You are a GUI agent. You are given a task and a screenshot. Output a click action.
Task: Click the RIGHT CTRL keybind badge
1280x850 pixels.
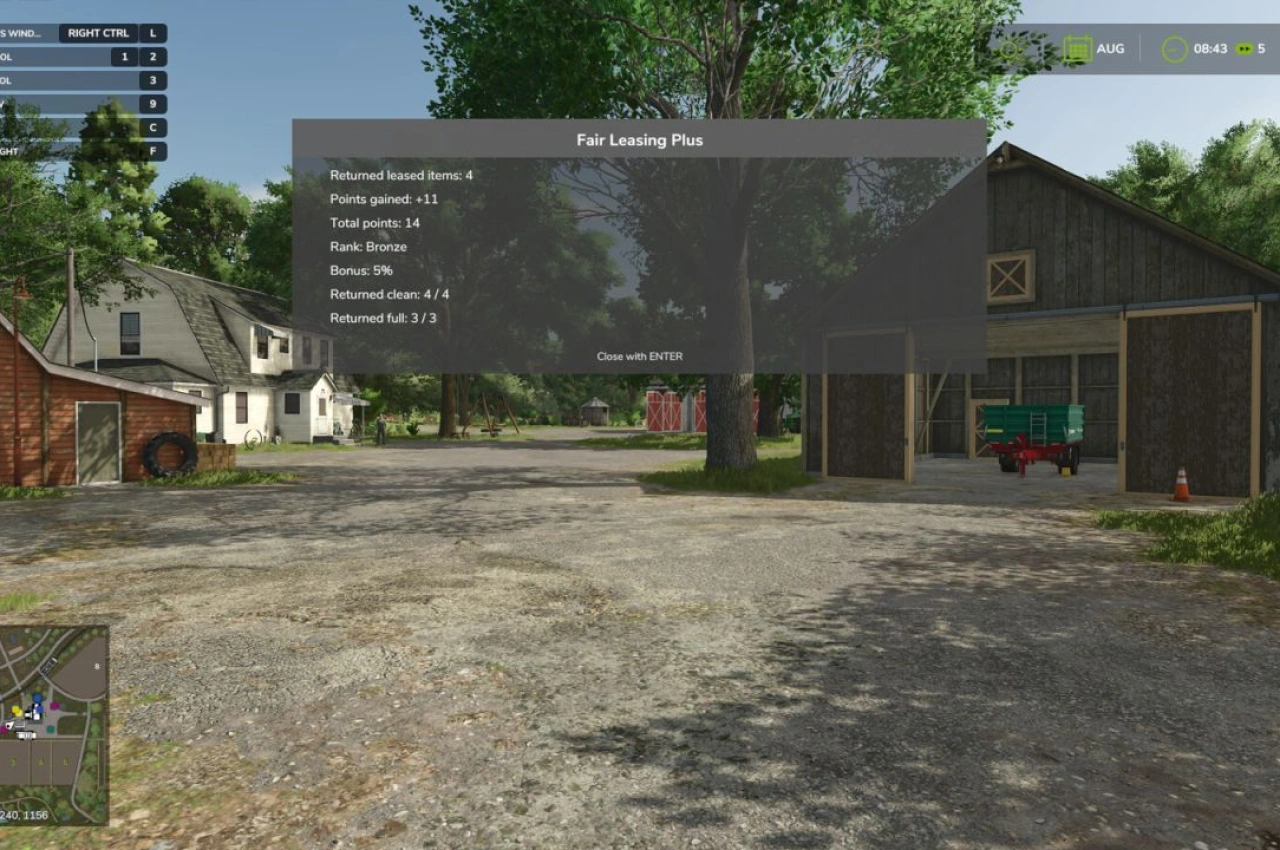[x=100, y=33]
